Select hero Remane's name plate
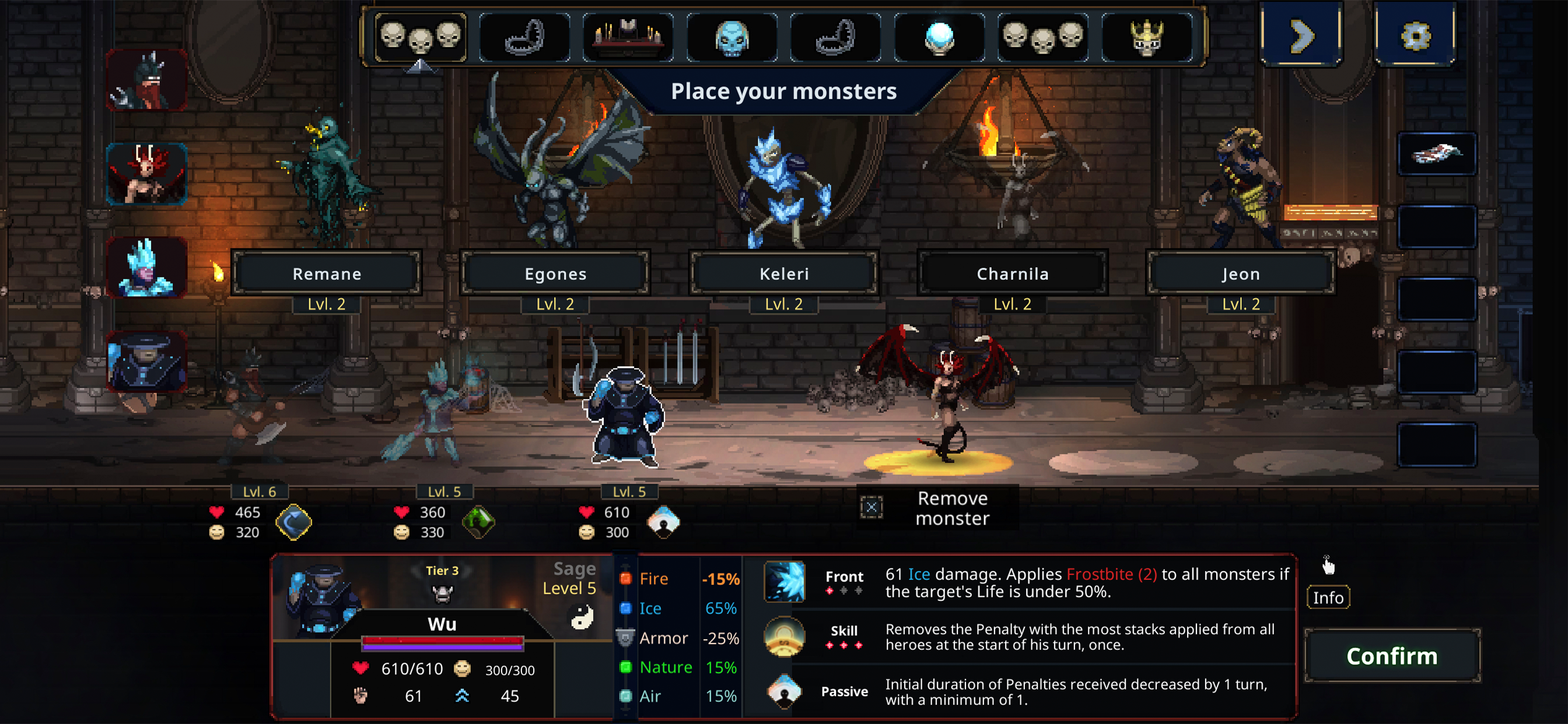The width and height of the screenshot is (1568, 724). pyautogui.click(x=327, y=274)
